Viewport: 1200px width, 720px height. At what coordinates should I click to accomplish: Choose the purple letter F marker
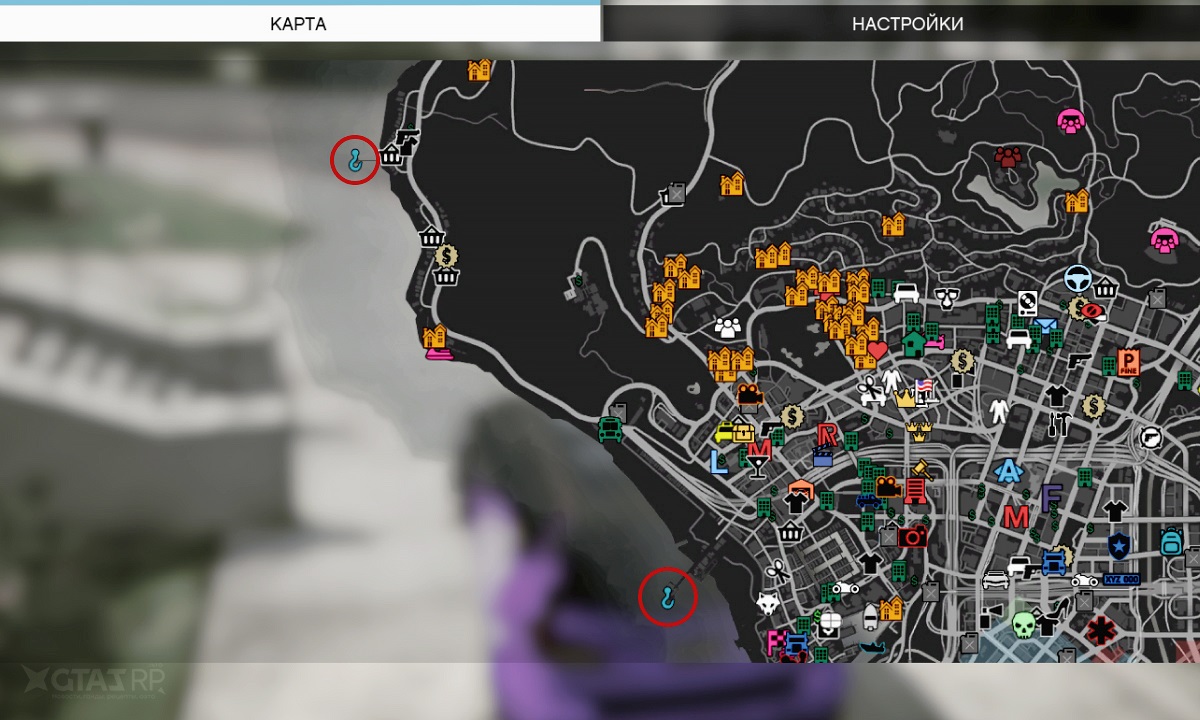[x=1051, y=497]
